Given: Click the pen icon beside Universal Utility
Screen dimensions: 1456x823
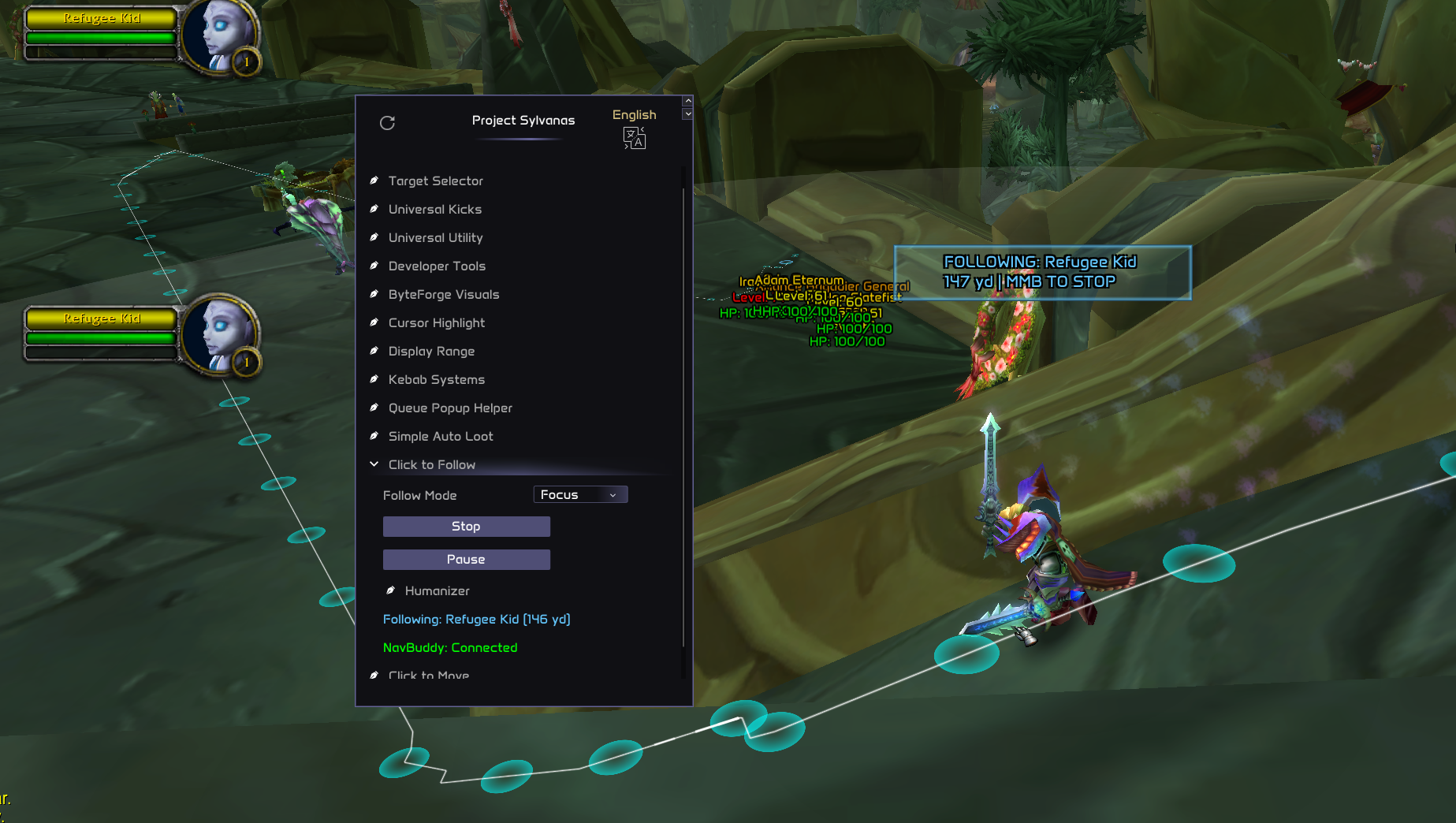Looking at the screenshot, I should pyautogui.click(x=374, y=236).
